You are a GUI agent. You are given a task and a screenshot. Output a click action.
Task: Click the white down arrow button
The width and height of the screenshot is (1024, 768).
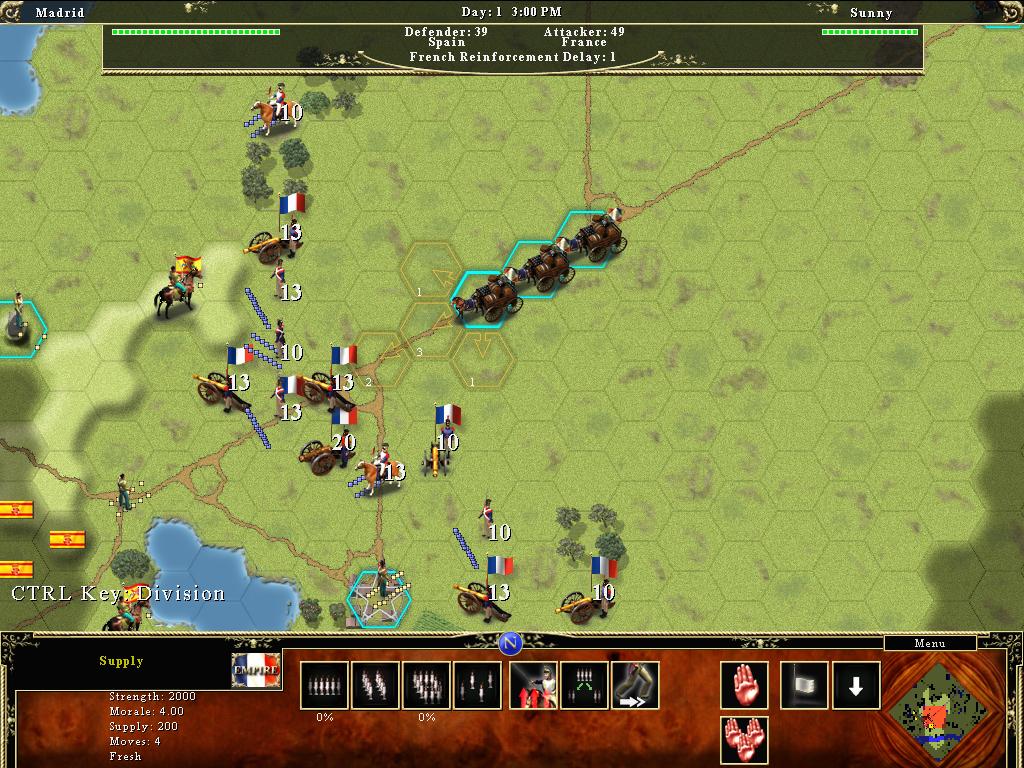click(856, 685)
